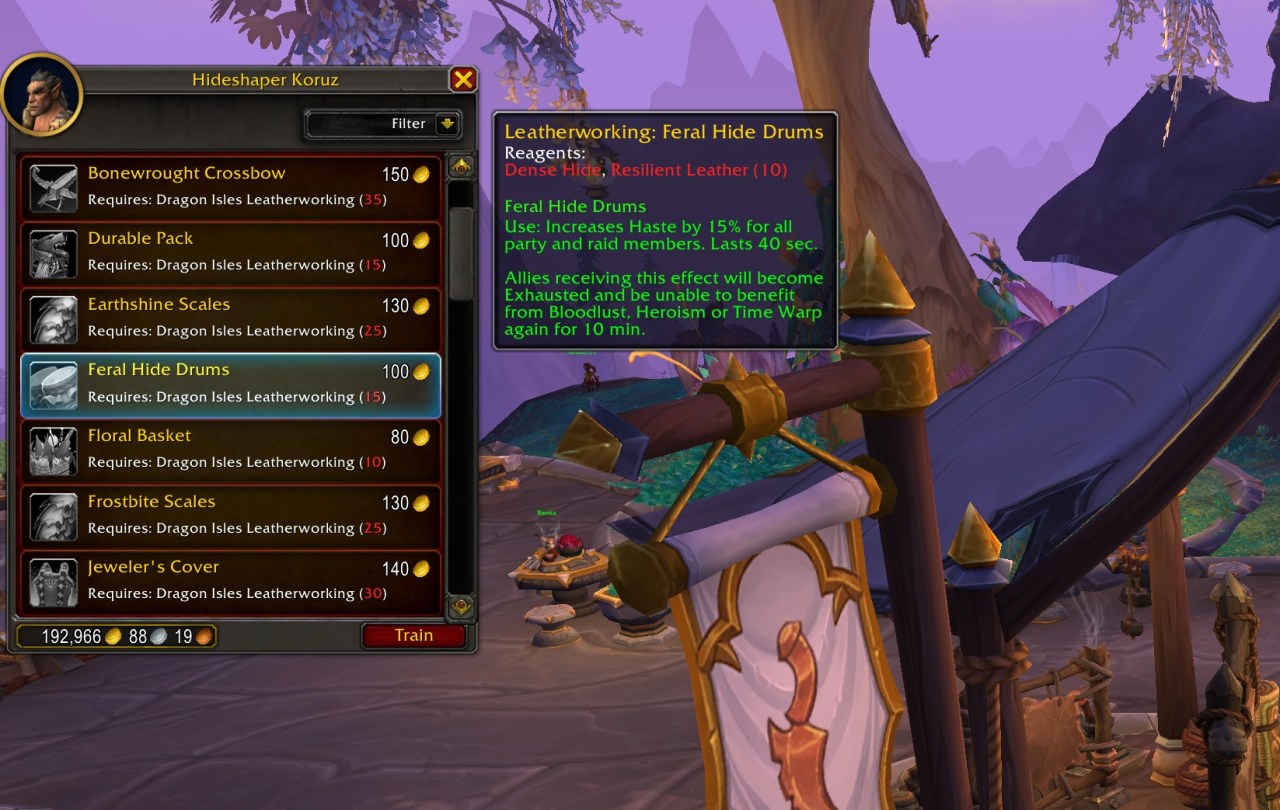
Task: Click the Leatherworking tooltip header
Action: (x=666, y=131)
